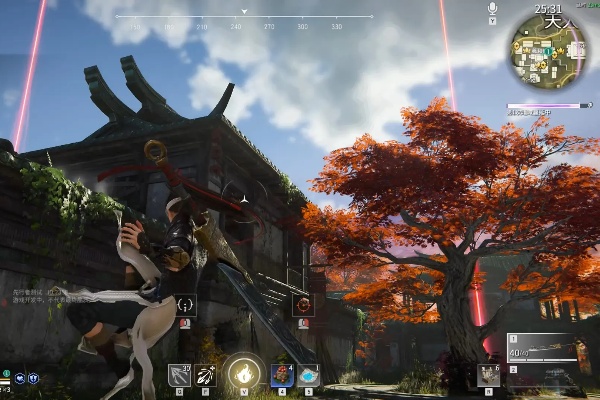Use the feather skill icon
The width and height of the screenshot is (600, 400).
pos(207,375)
